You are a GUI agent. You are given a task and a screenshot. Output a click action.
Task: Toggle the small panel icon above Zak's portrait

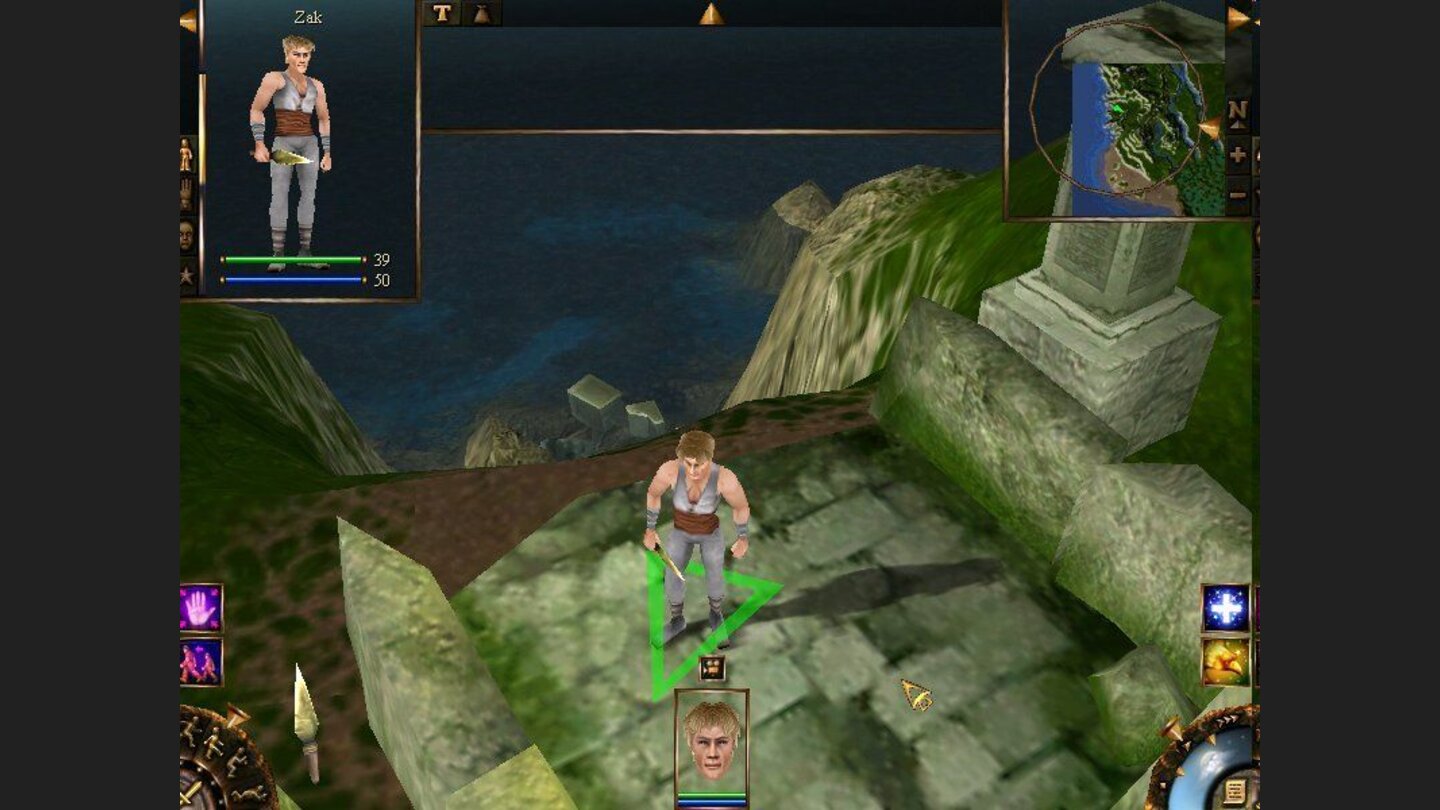click(713, 668)
